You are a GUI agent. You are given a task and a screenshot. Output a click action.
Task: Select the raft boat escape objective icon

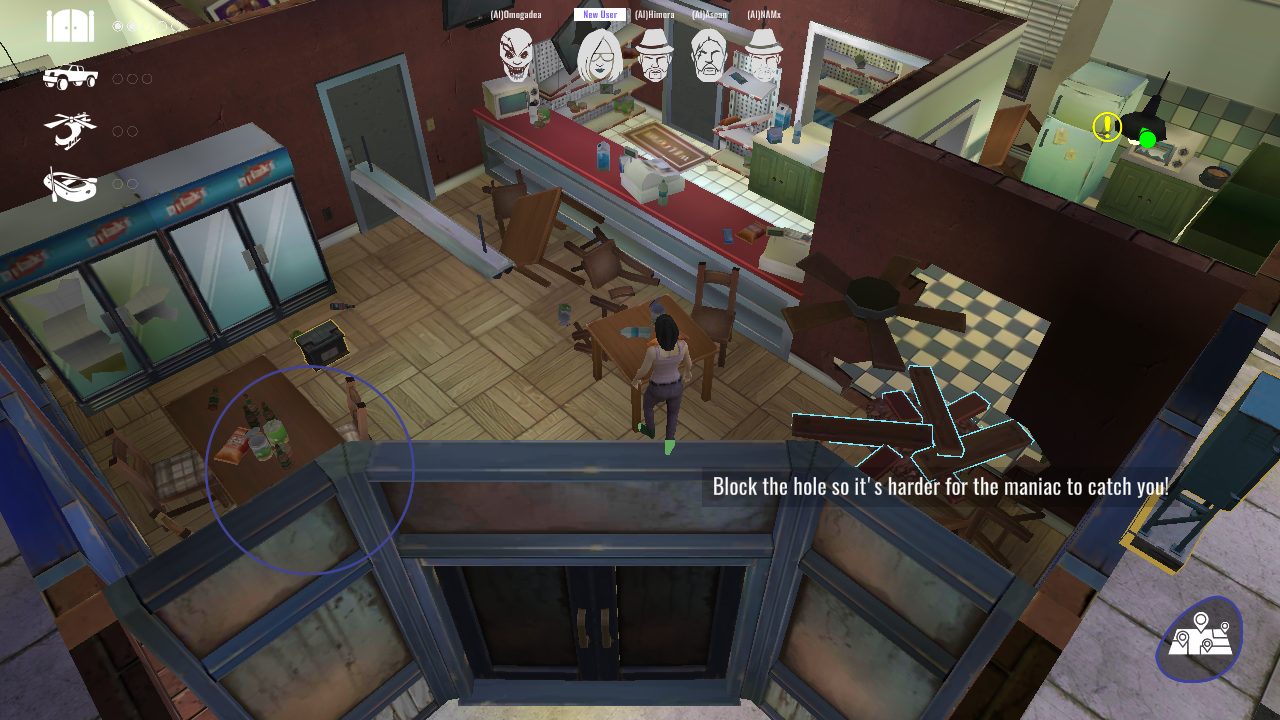coord(70,184)
